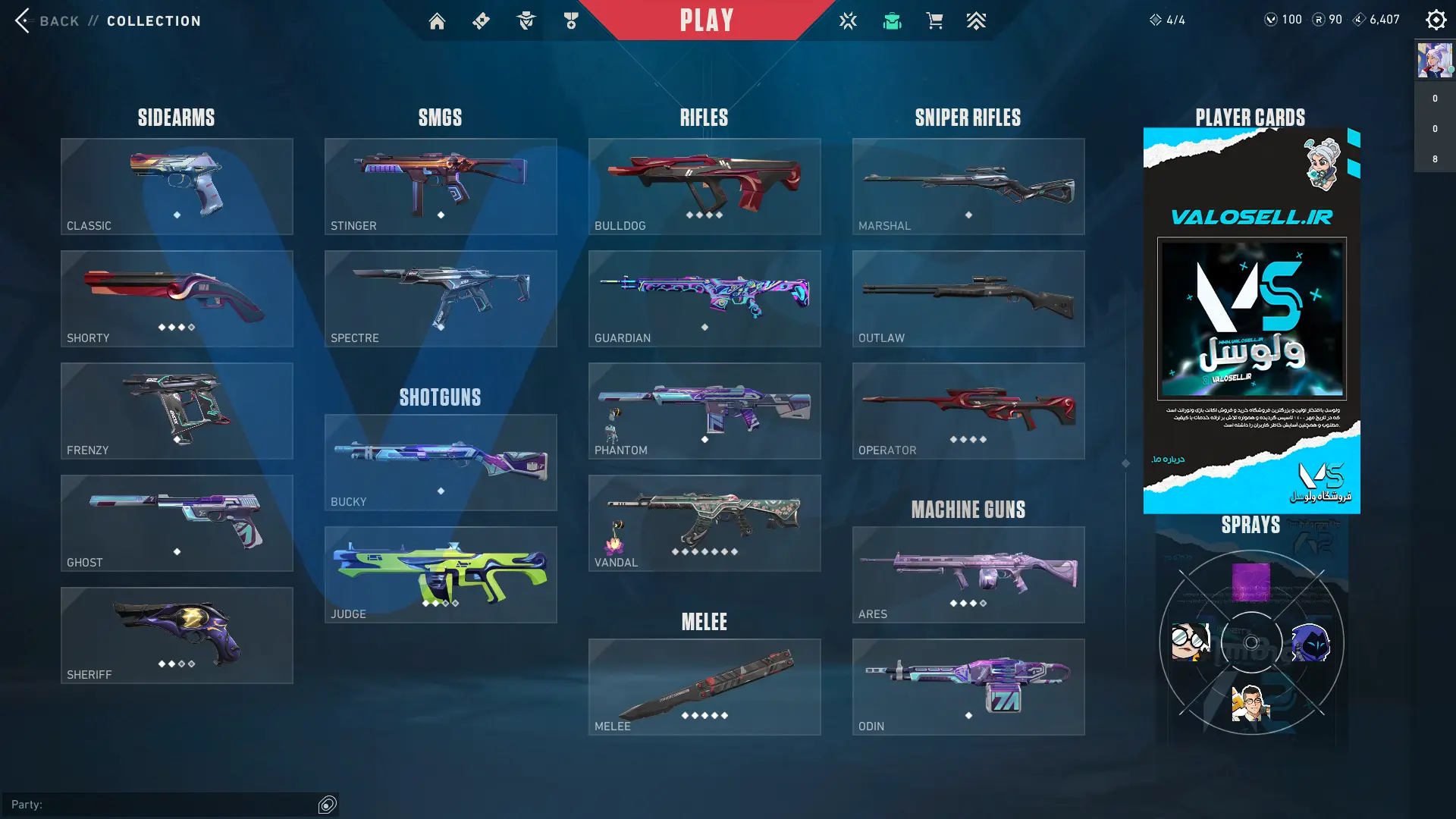This screenshot has width=1456, height=819.
Task: Choose the Phantom rifle tile
Action: 704,411
